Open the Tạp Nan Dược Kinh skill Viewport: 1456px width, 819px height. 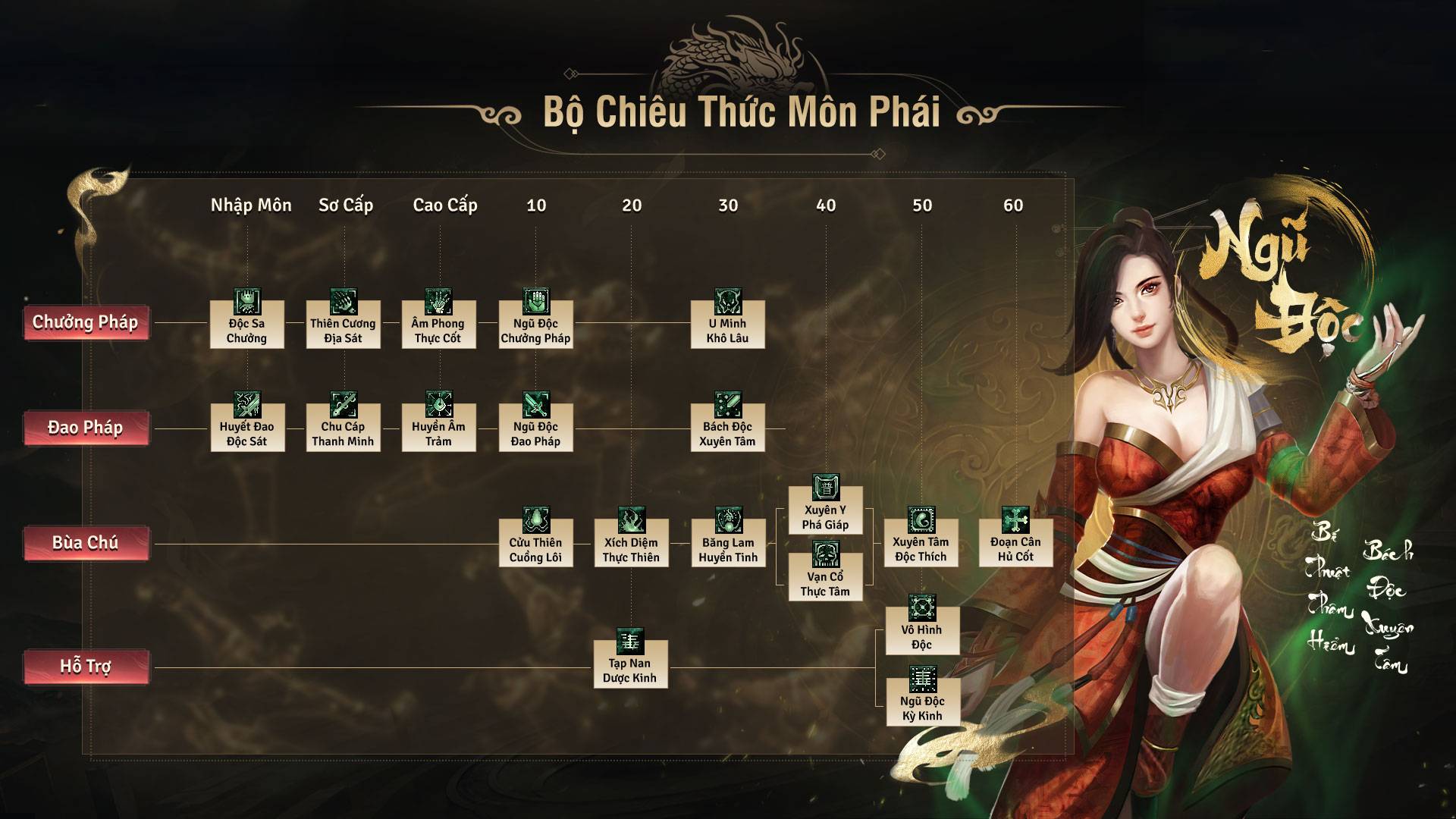tap(630, 663)
